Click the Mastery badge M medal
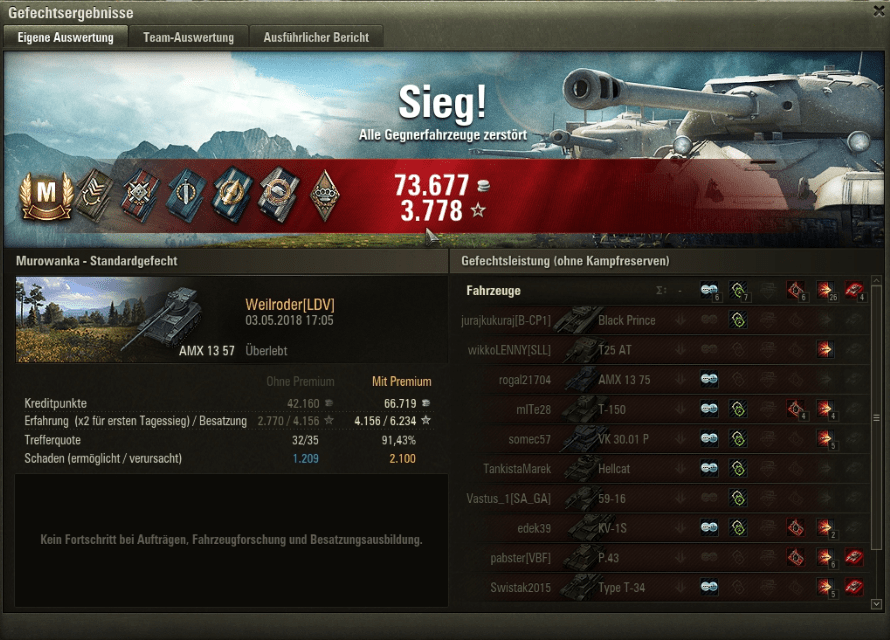This screenshot has width=890, height=640. (41, 195)
